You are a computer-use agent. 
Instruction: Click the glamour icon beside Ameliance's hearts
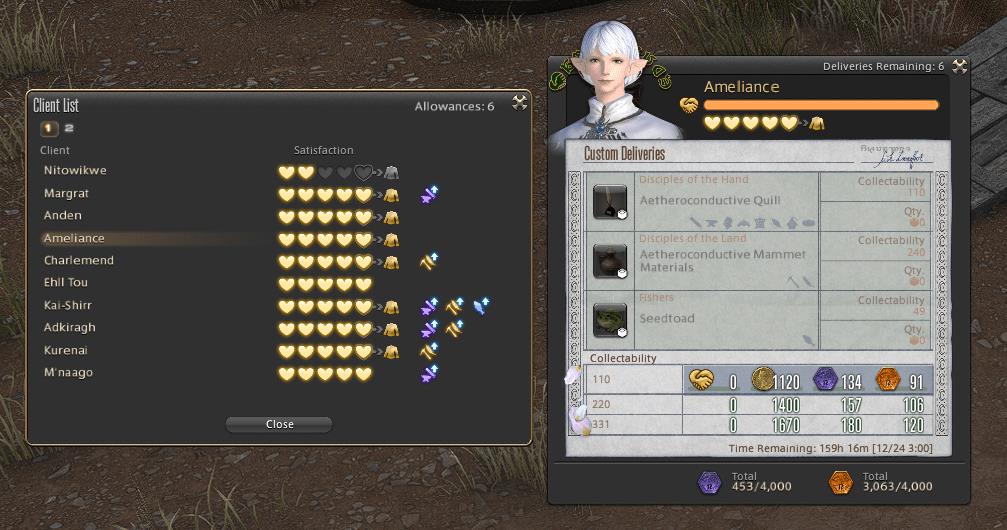817,123
